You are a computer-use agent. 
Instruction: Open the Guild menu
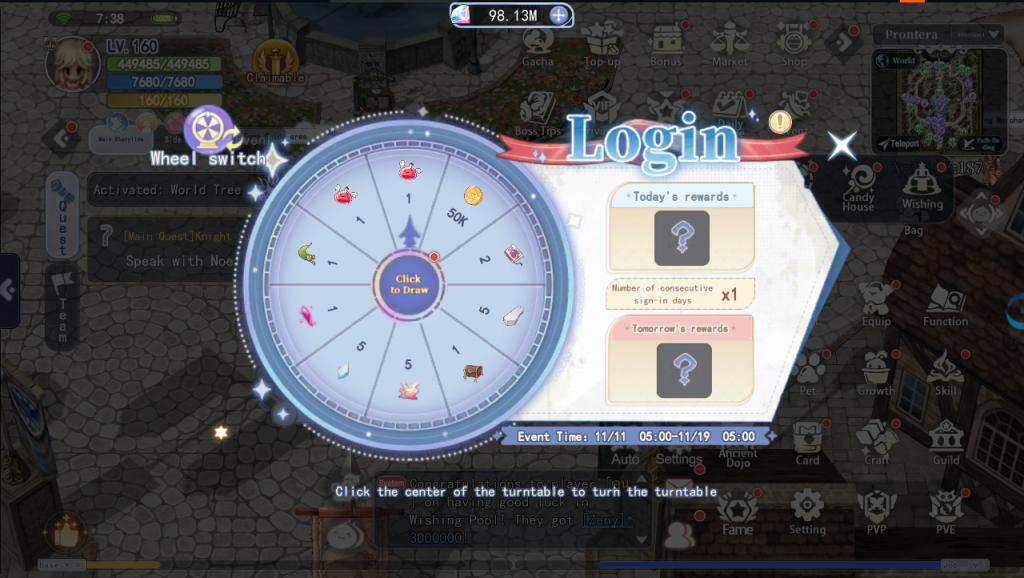[945, 440]
